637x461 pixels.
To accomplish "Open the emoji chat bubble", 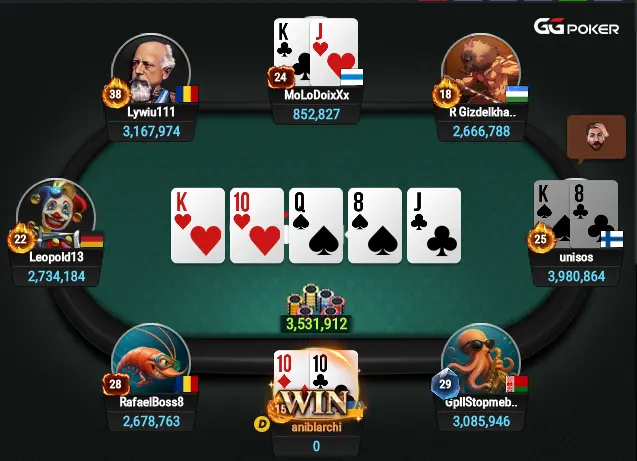I will [x=588, y=138].
